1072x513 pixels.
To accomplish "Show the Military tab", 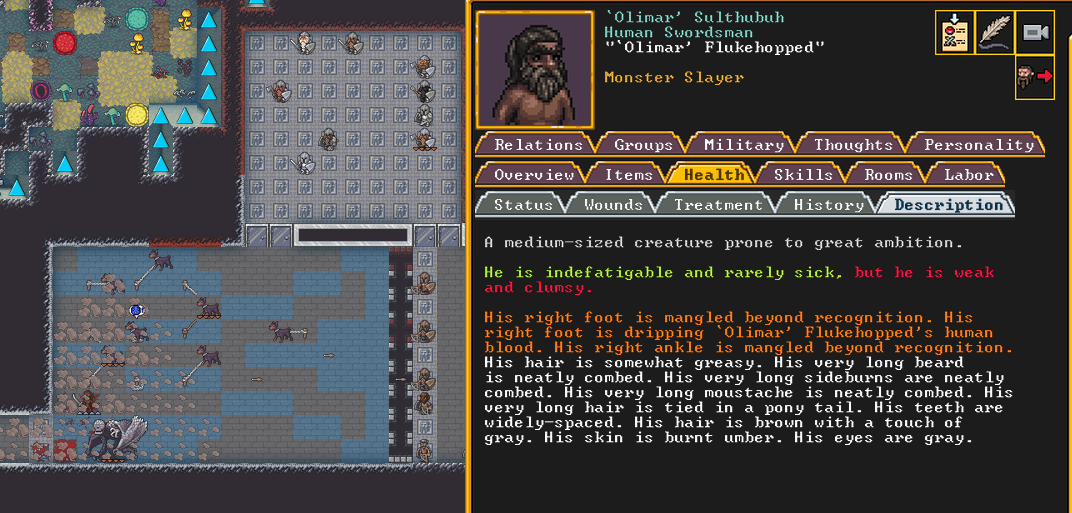I will 742,145.
